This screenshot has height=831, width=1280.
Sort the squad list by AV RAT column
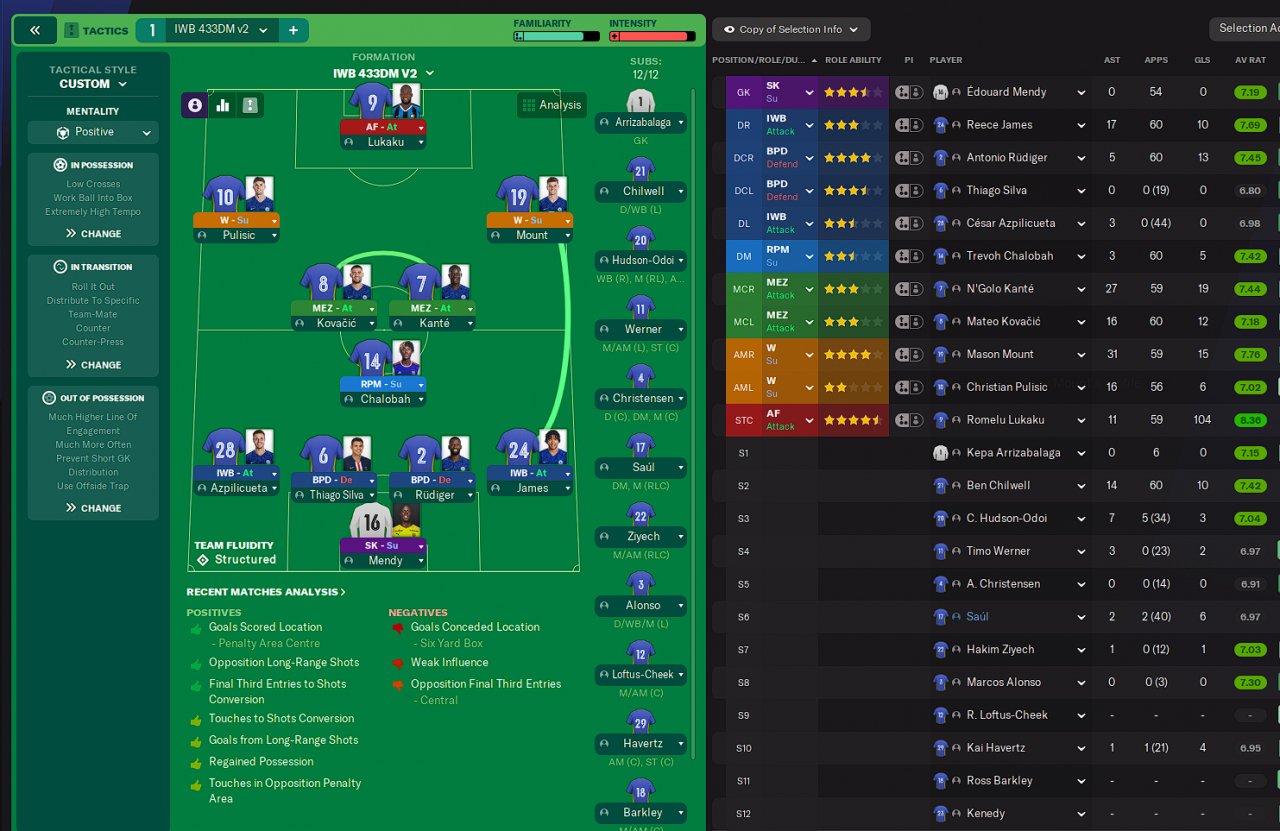tap(1250, 60)
